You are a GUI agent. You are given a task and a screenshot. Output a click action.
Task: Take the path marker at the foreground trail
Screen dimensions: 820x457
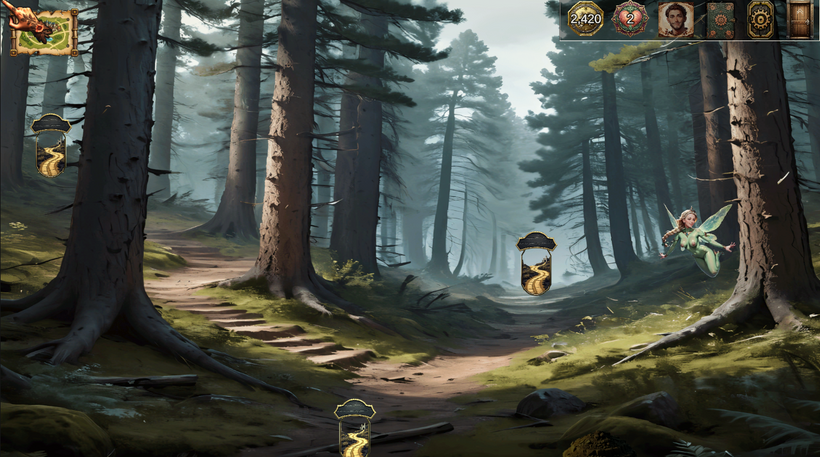pyautogui.click(x=354, y=428)
